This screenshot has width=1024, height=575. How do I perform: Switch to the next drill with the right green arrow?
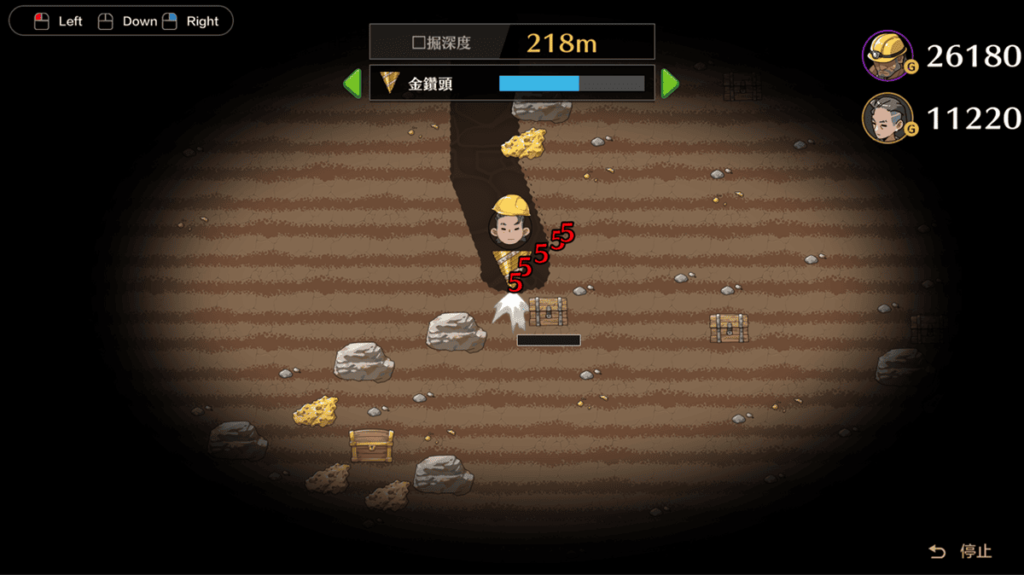coord(670,83)
